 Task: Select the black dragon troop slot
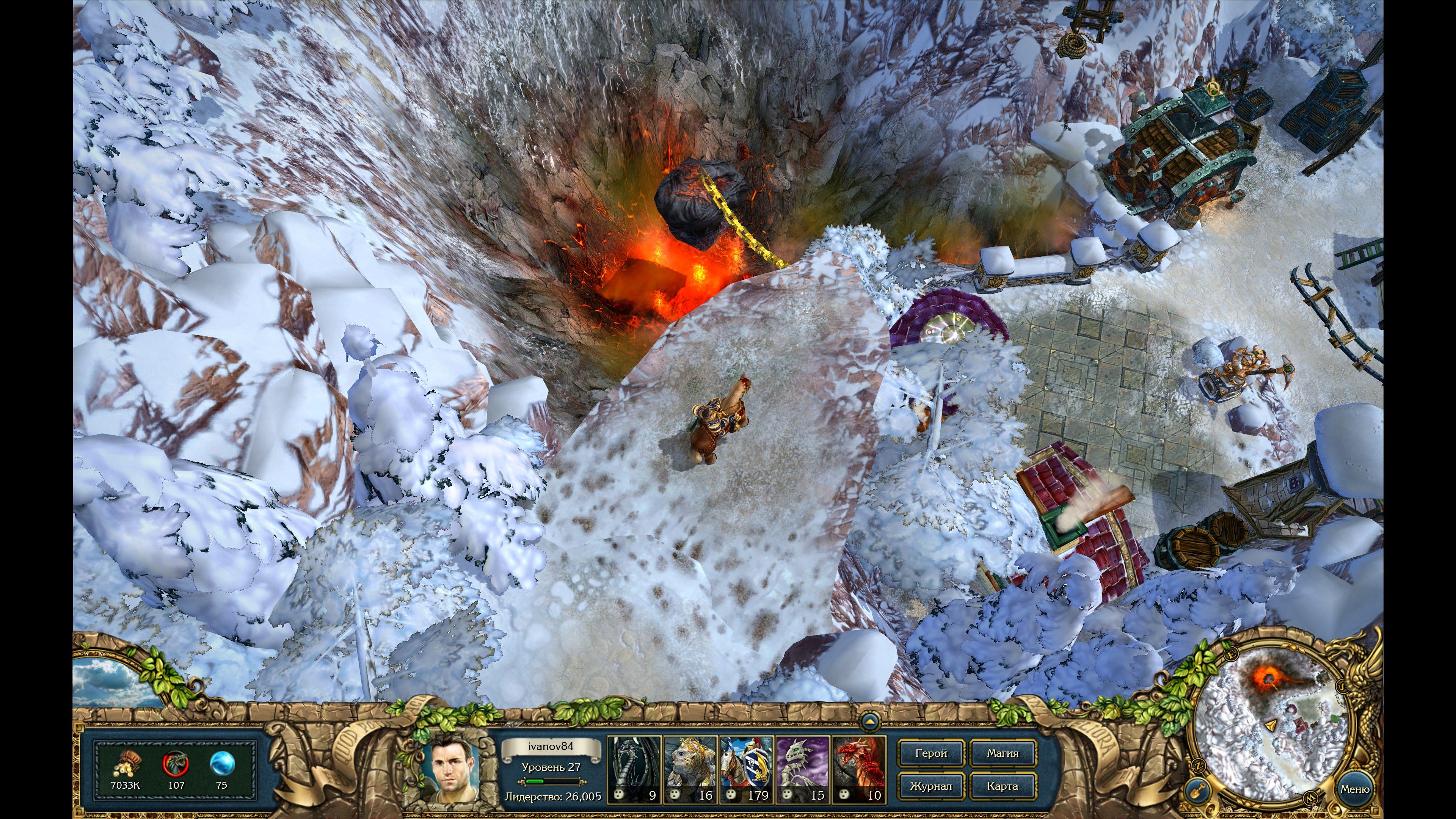(x=634, y=769)
